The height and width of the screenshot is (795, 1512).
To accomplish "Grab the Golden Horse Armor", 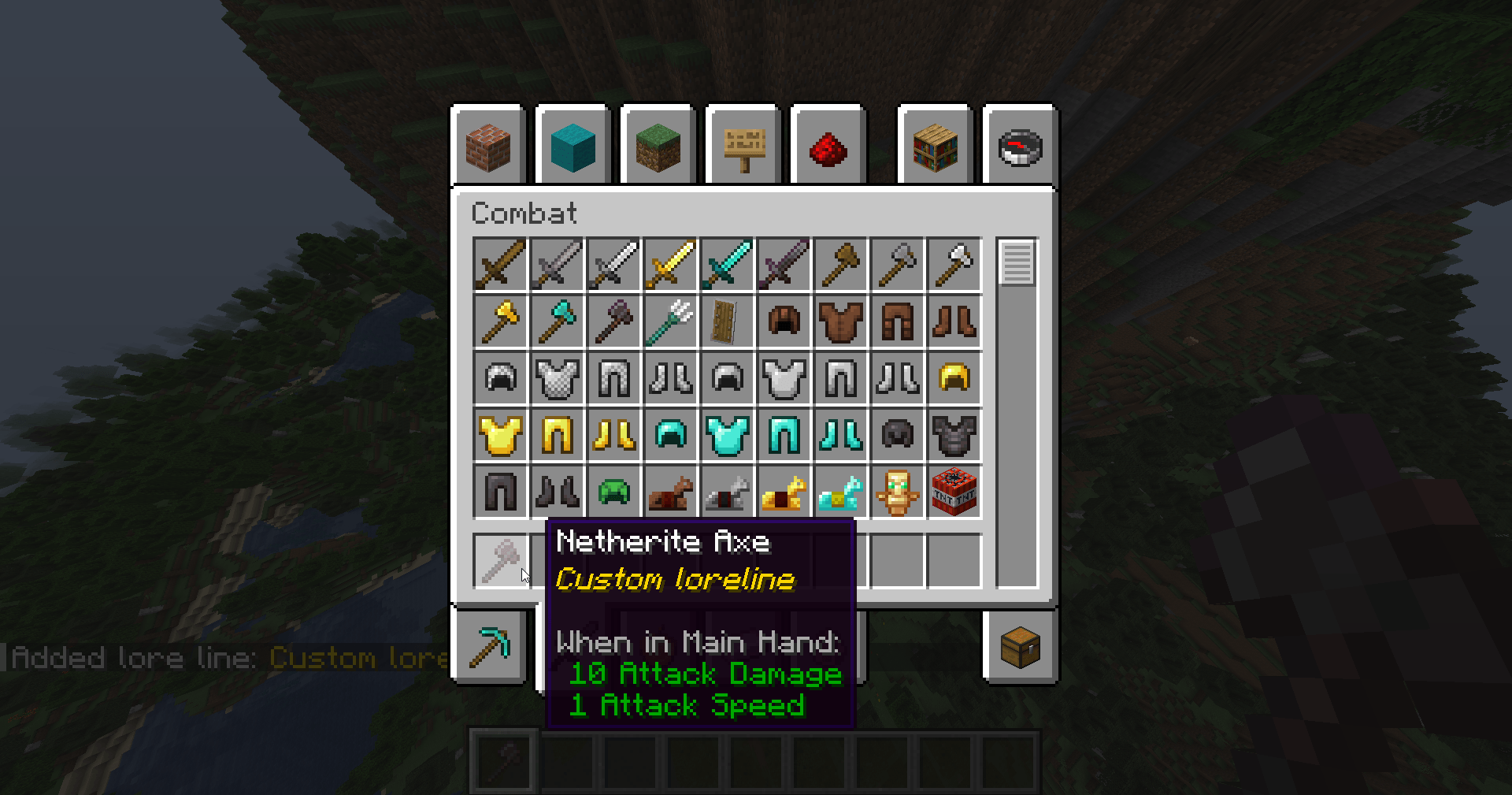I will coord(784,491).
